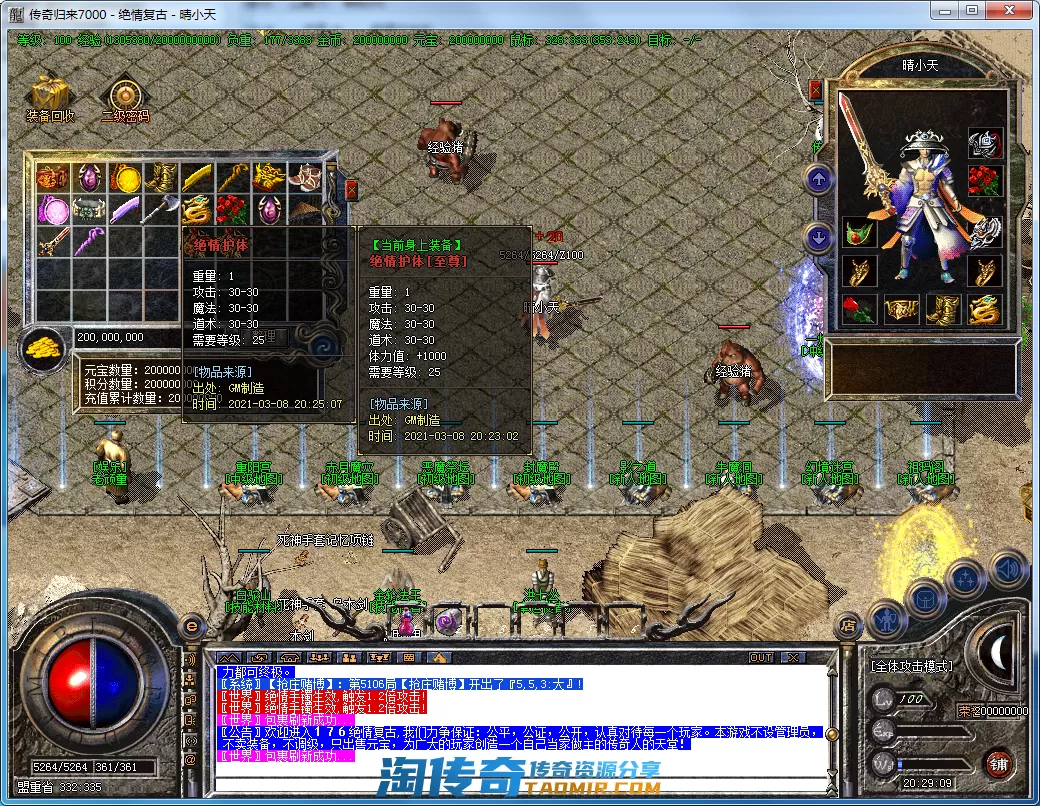Select the equipped golden boots slot
Screen dimensions: 1040x806
point(943,309)
